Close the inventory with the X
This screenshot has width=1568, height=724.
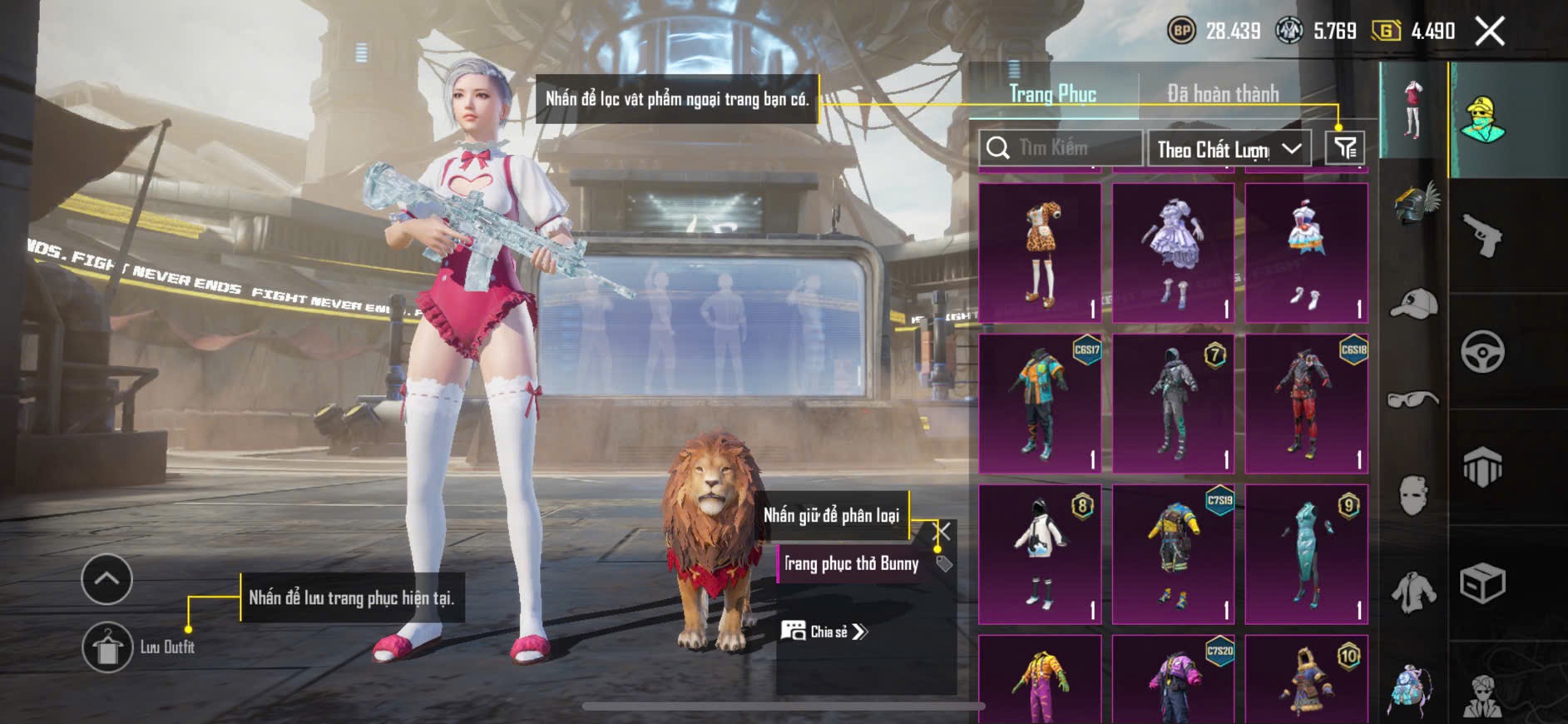pyautogui.click(x=1490, y=32)
